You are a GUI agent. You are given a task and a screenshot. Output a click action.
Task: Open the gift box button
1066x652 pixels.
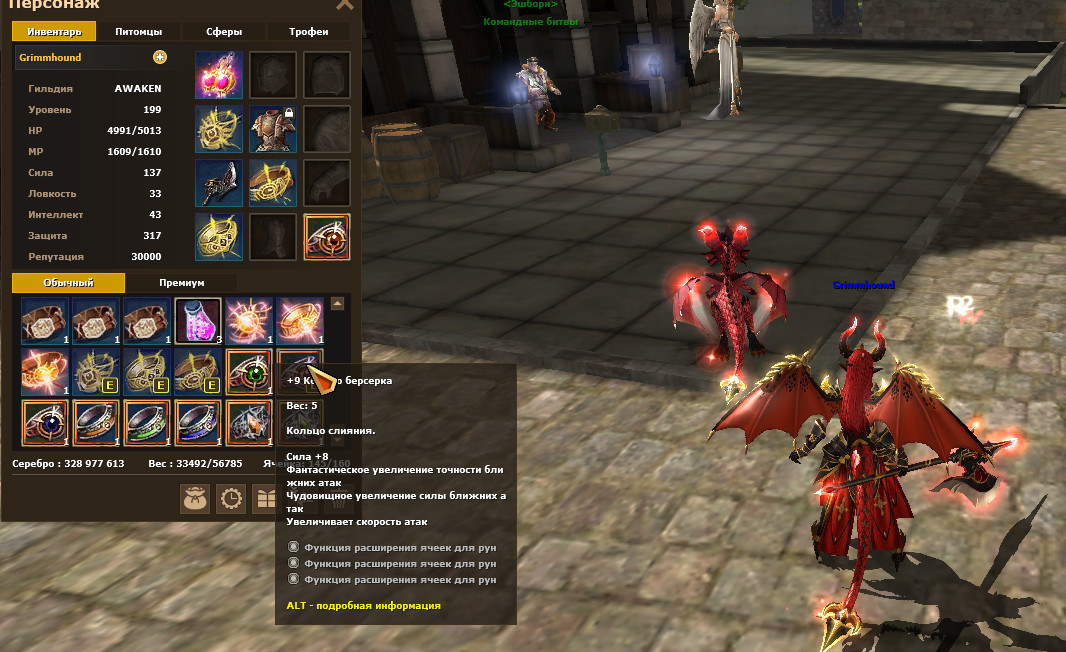click(265, 498)
